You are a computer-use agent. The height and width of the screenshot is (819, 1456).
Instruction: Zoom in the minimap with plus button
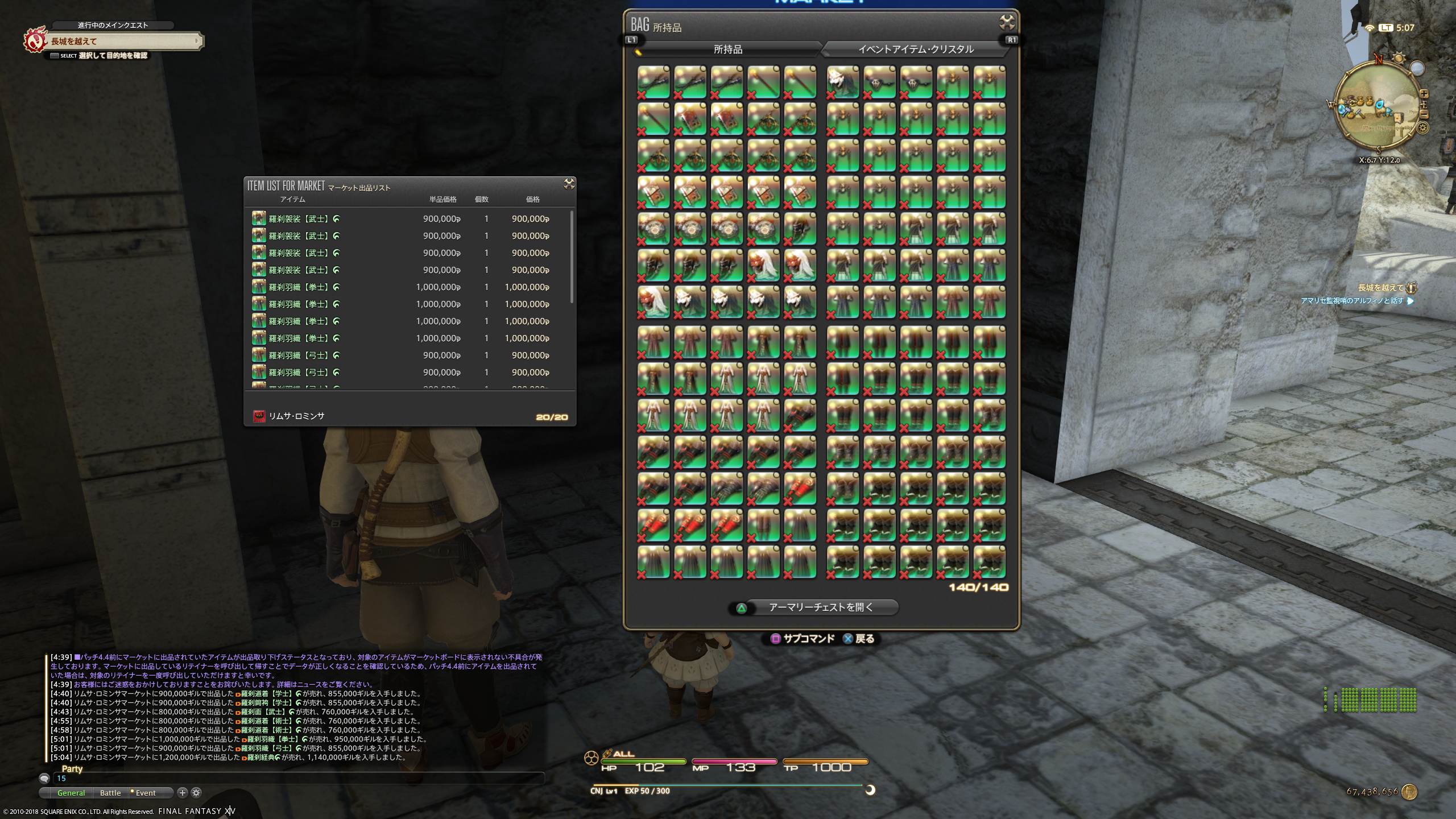click(x=1424, y=94)
